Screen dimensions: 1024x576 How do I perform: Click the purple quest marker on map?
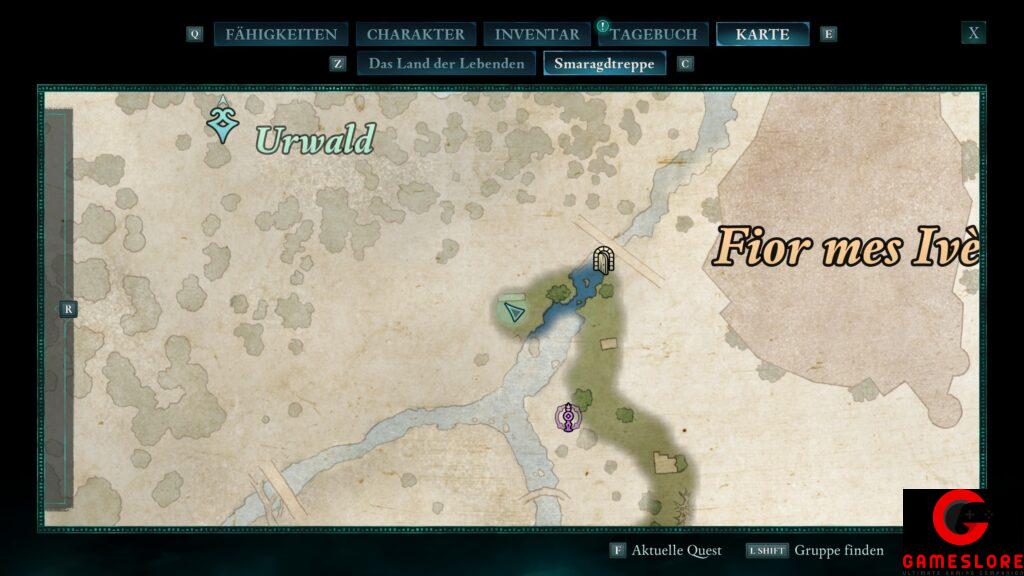tap(568, 416)
